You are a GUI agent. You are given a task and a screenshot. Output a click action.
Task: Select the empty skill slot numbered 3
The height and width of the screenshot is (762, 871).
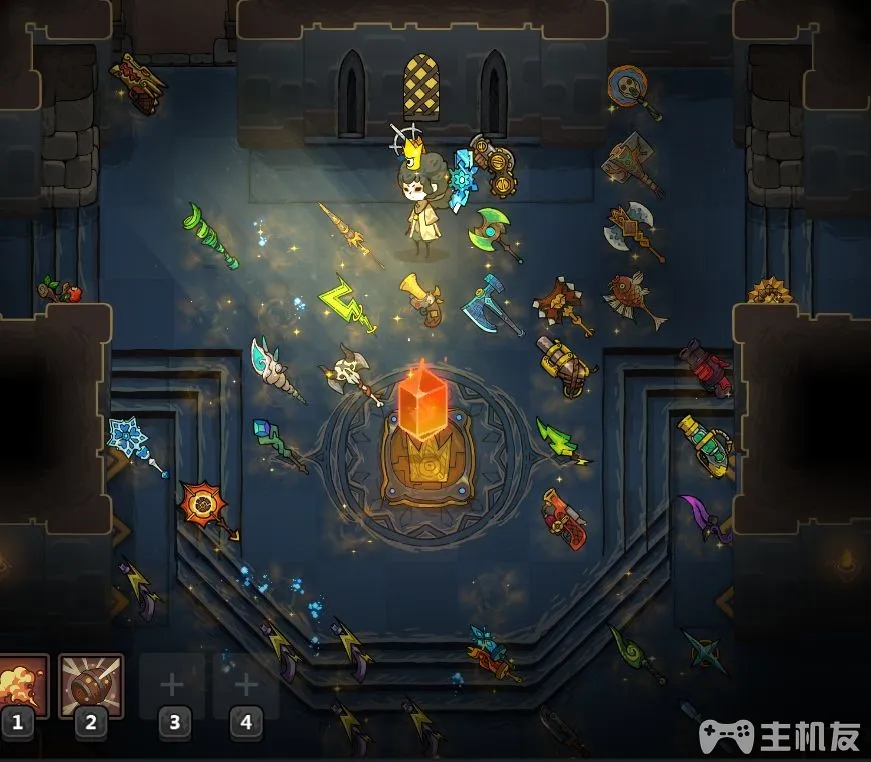pyautogui.click(x=172, y=686)
